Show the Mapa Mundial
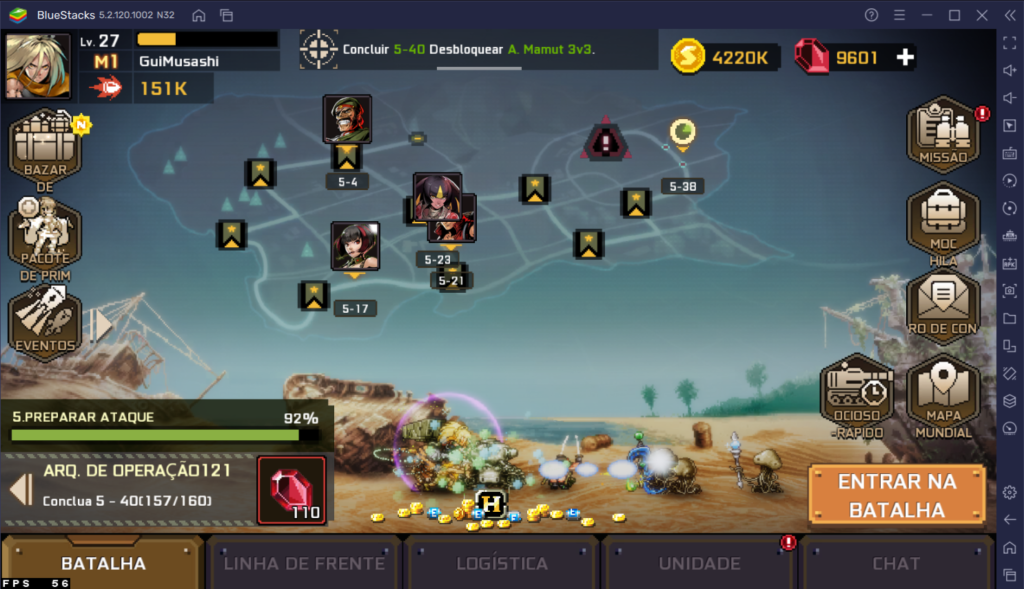The image size is (1024, 589). [x=943, y=397]
